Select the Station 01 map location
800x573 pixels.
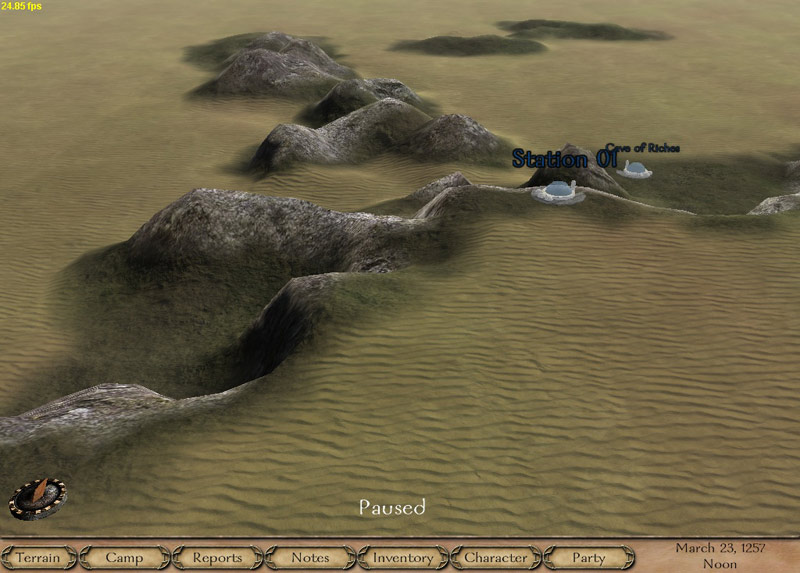(557, 191)
